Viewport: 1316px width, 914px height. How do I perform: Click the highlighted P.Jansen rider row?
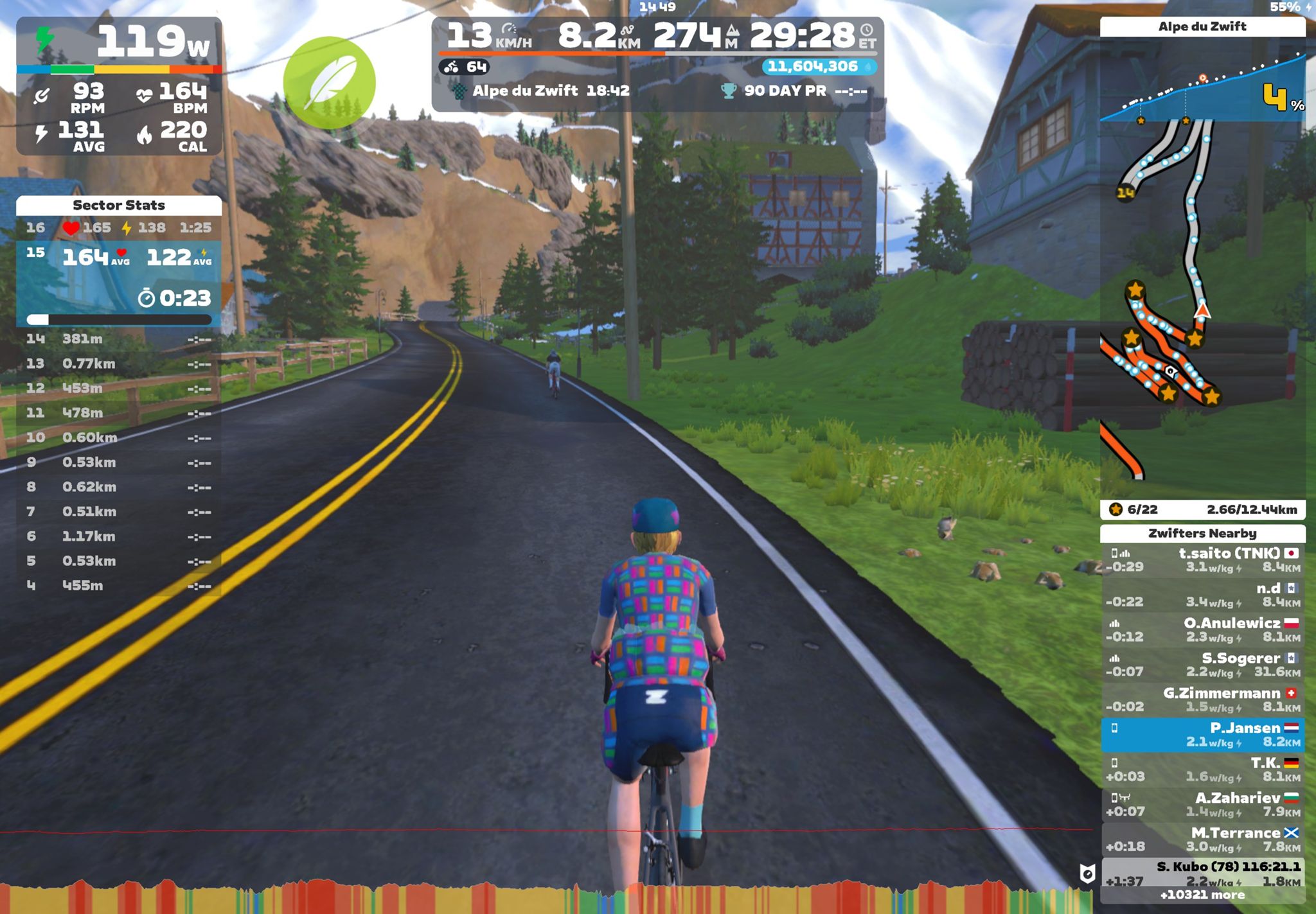coord(1203,735)
